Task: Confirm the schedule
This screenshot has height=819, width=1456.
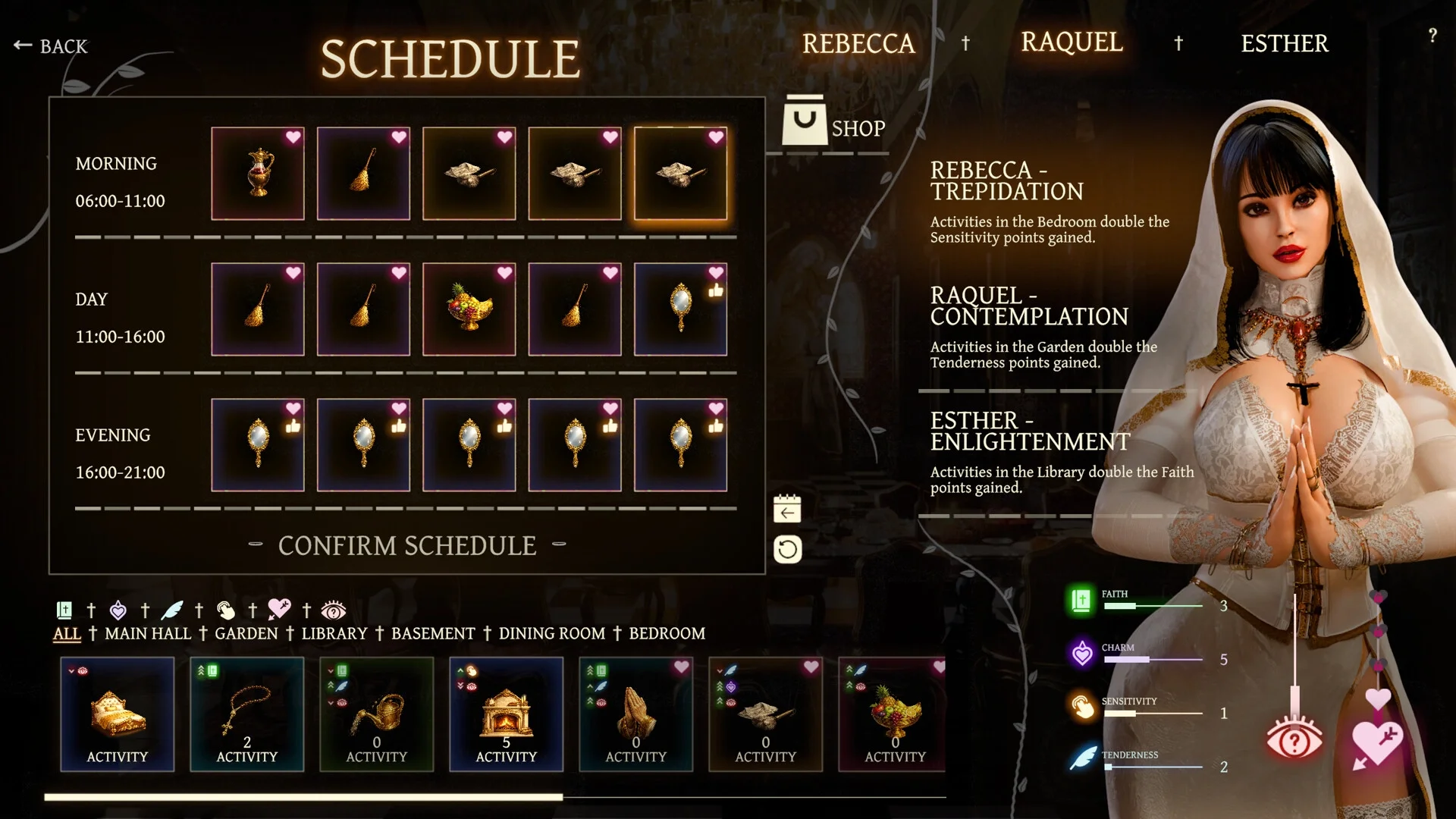Action: pos(407,545)
